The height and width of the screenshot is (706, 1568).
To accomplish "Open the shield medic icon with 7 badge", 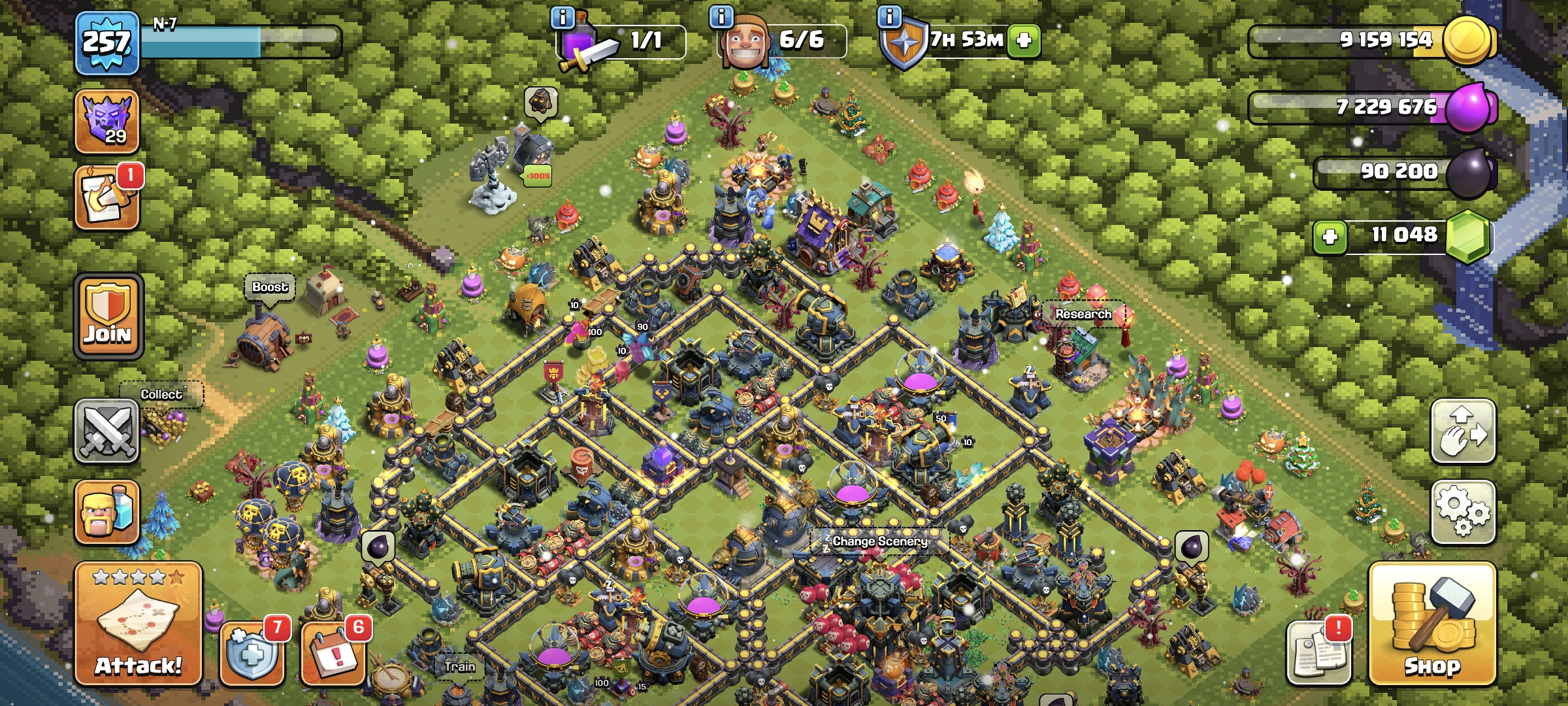I will 253,652.
